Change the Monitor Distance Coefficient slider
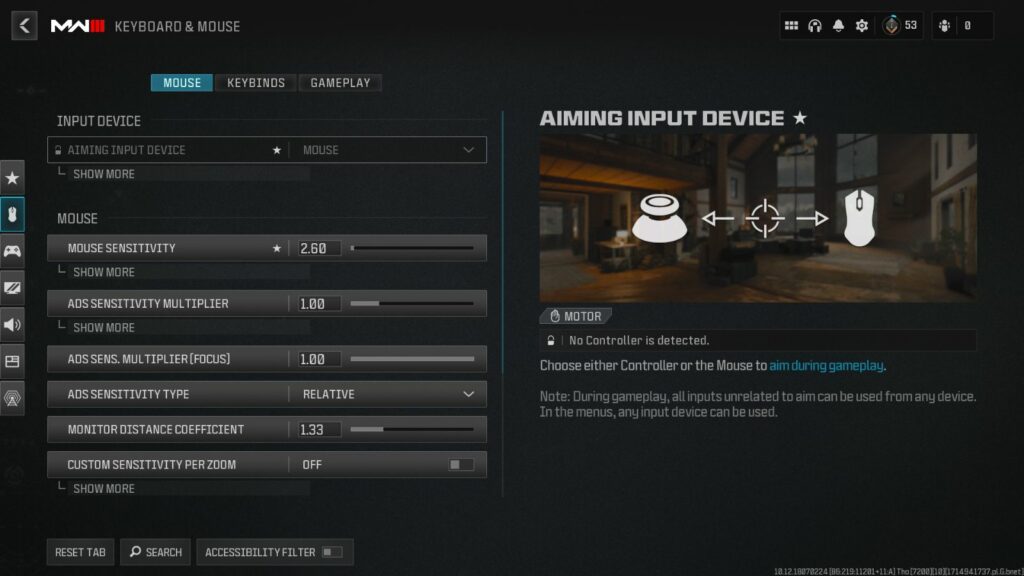Screen dimensions: 1024x576 pos(411,429)
